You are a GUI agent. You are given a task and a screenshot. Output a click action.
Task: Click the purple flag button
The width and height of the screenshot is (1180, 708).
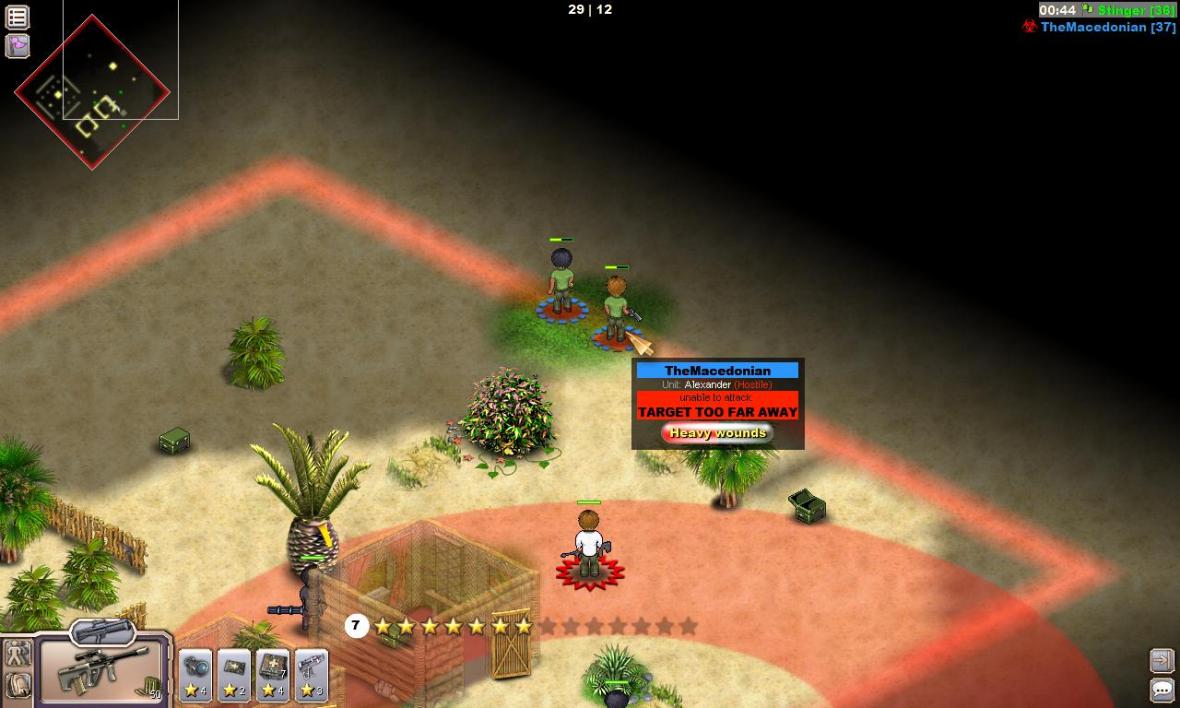[x=17, y=46]
